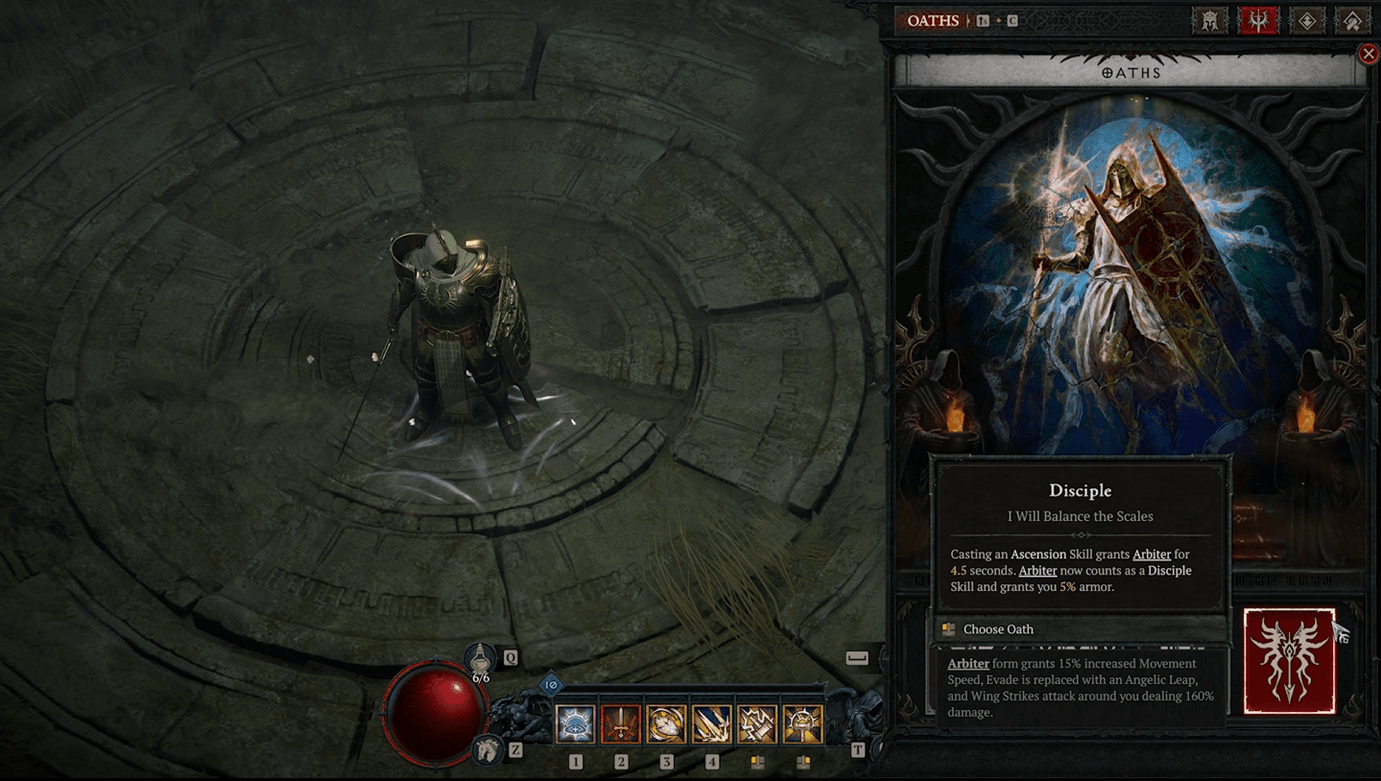Activate the lightning hammer skill
Screen dimensions: 1381x781
tap(757, 725)
